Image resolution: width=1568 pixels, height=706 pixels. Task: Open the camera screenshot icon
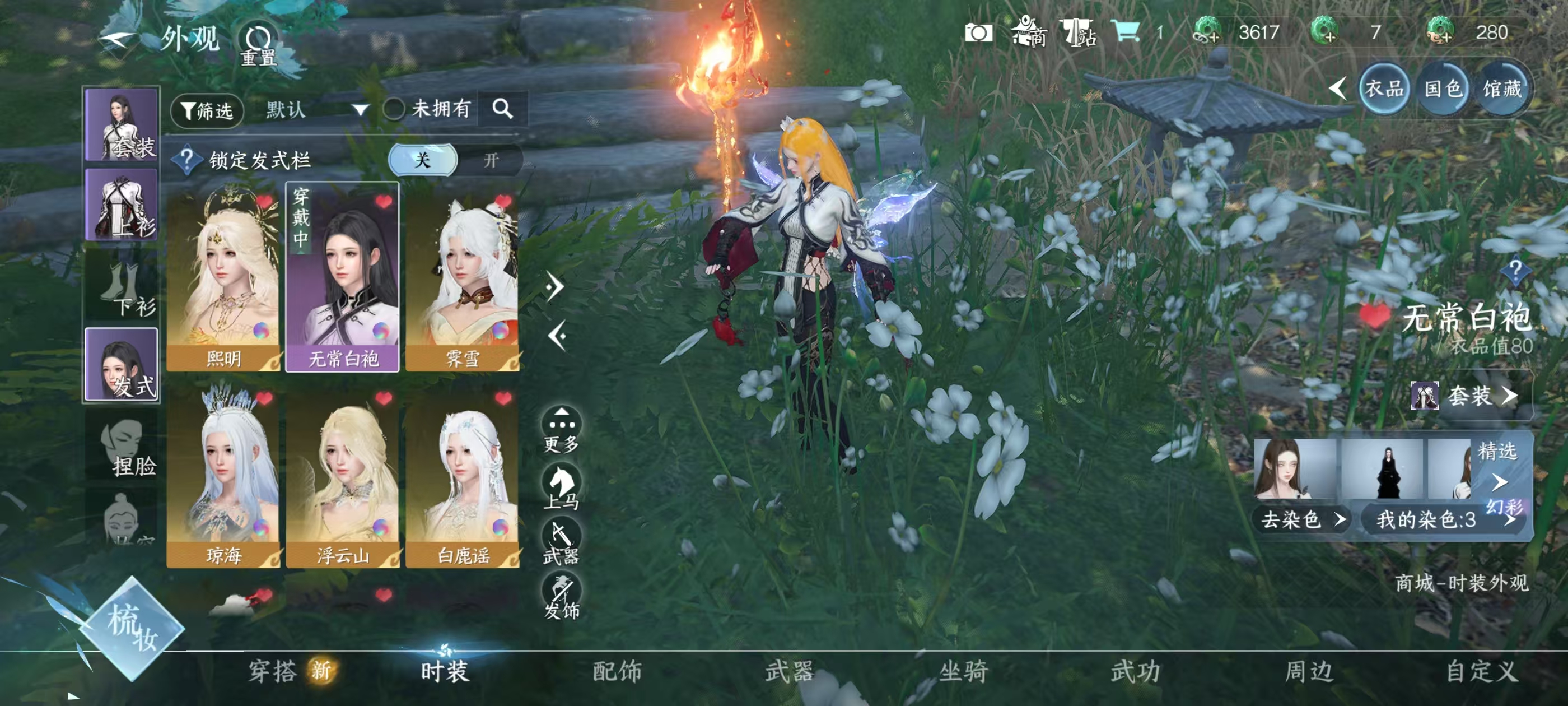(978, 32)
